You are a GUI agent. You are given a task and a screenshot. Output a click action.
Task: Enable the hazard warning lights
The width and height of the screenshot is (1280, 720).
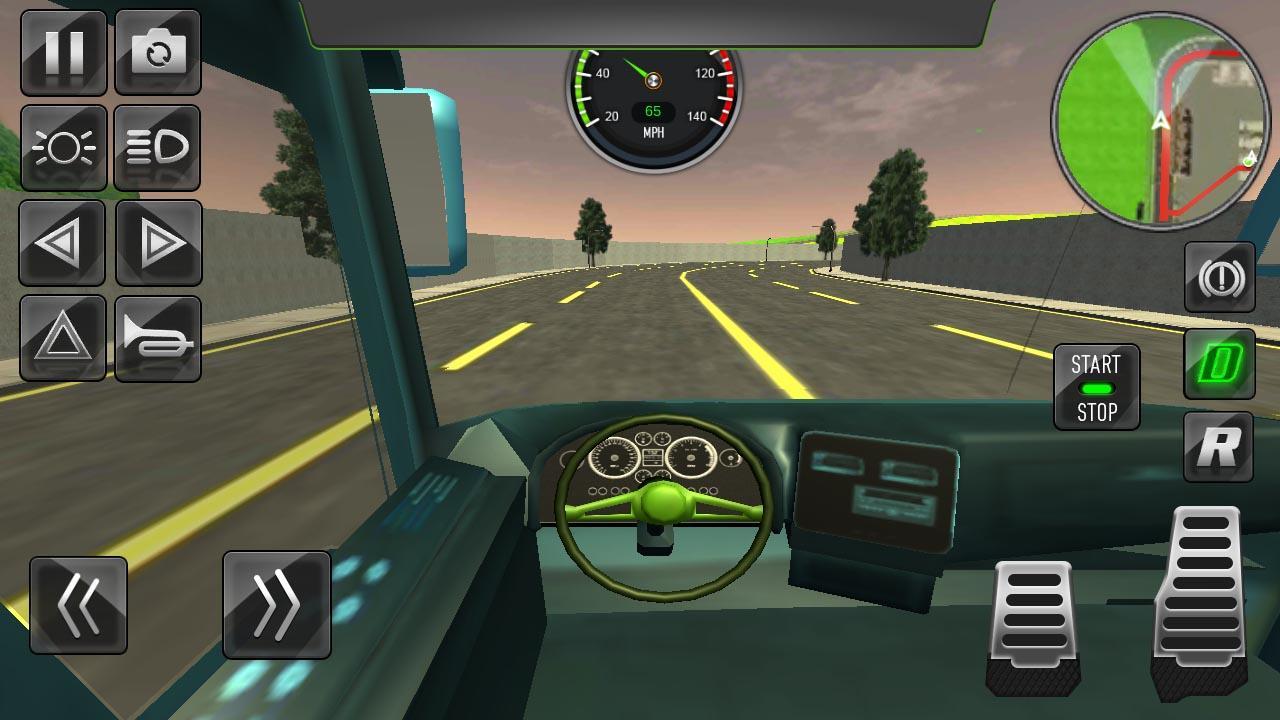(62, 338)
